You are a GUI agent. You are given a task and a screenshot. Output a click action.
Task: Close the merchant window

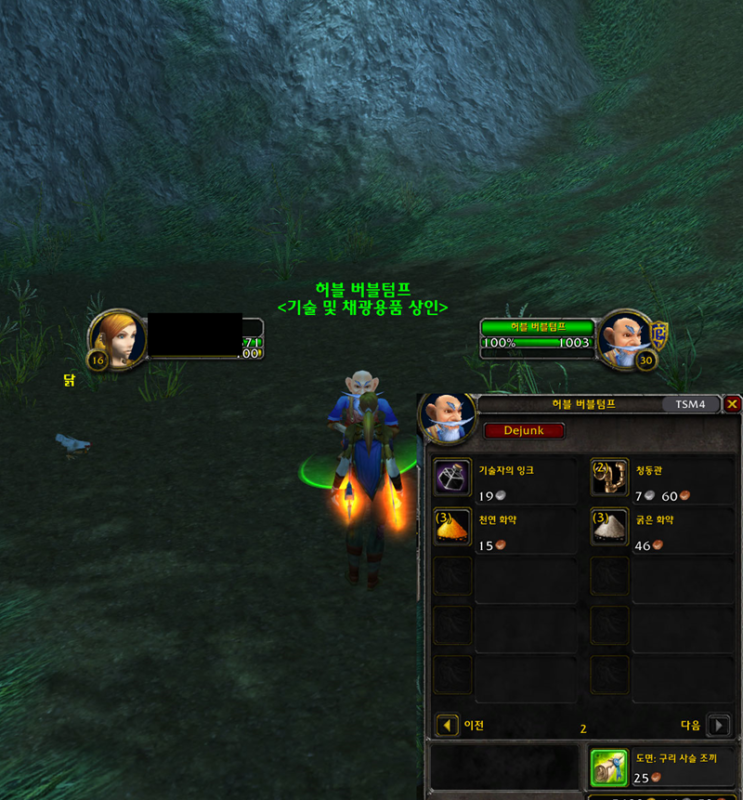pyautogui.click(x=732, y=404)
